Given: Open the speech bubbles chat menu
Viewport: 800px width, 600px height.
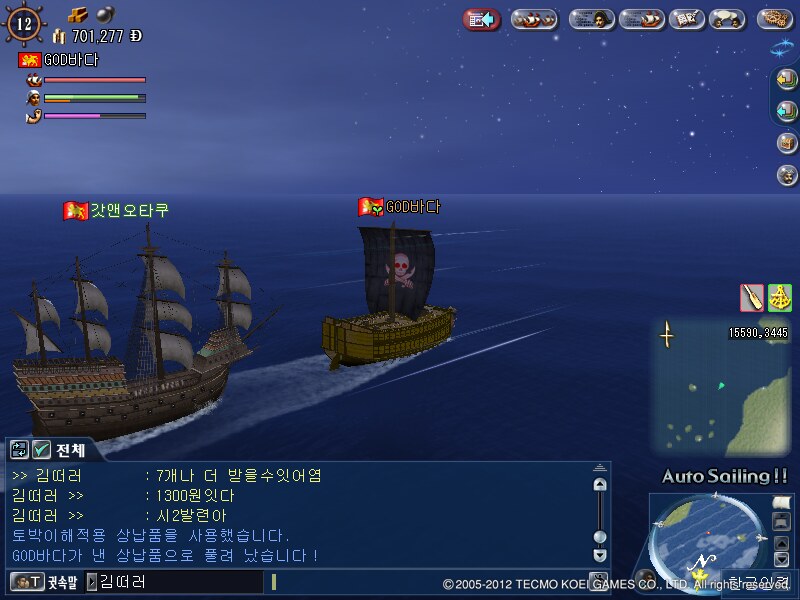Looking at the screenshot, I should pyautogui.click(x=727, y=19).
